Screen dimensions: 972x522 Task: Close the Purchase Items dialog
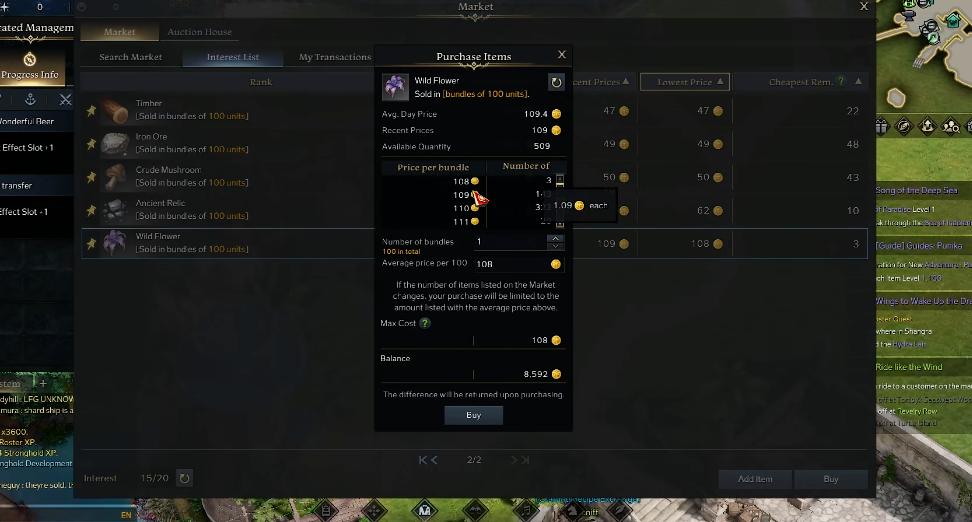tap(561, 55)
